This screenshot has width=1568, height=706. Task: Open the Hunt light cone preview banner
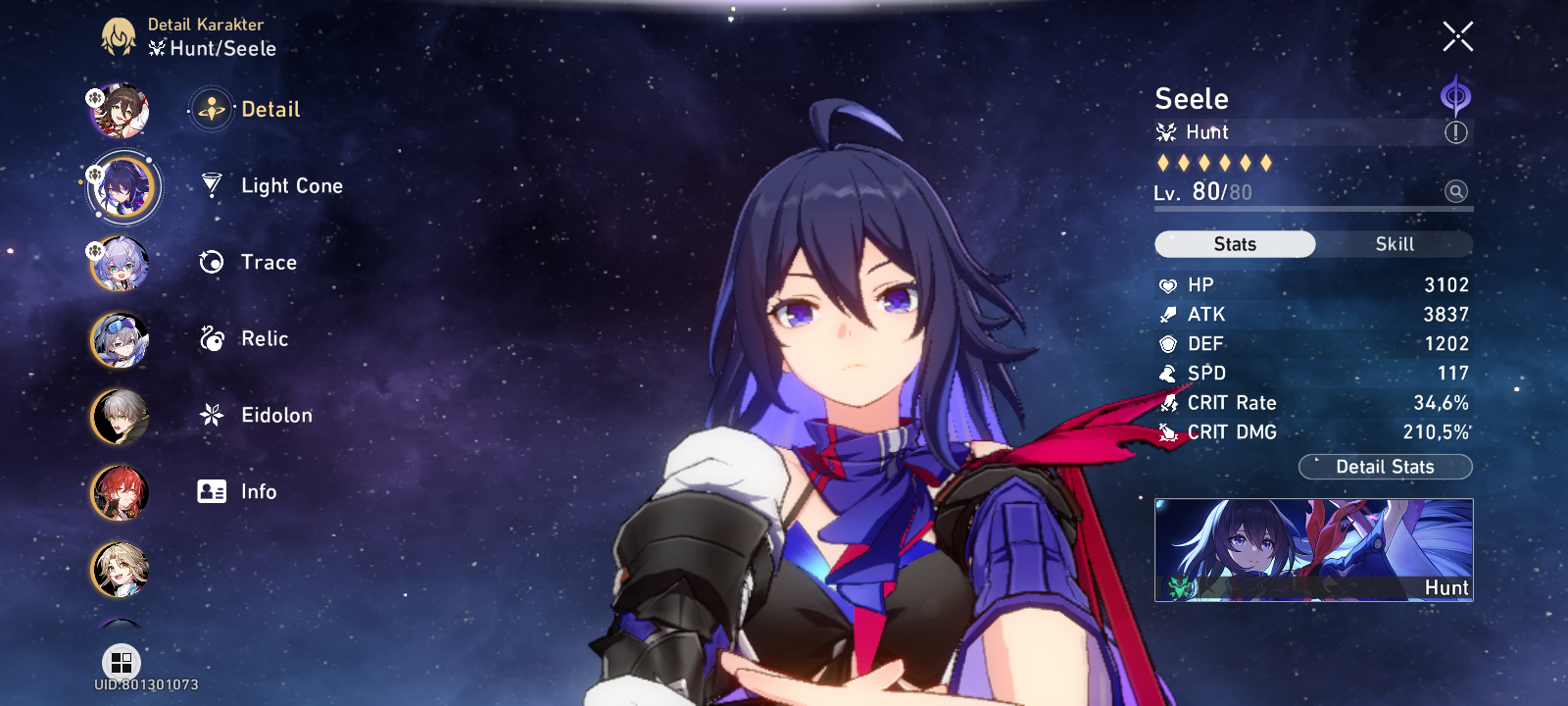(x=1313, y=551)
